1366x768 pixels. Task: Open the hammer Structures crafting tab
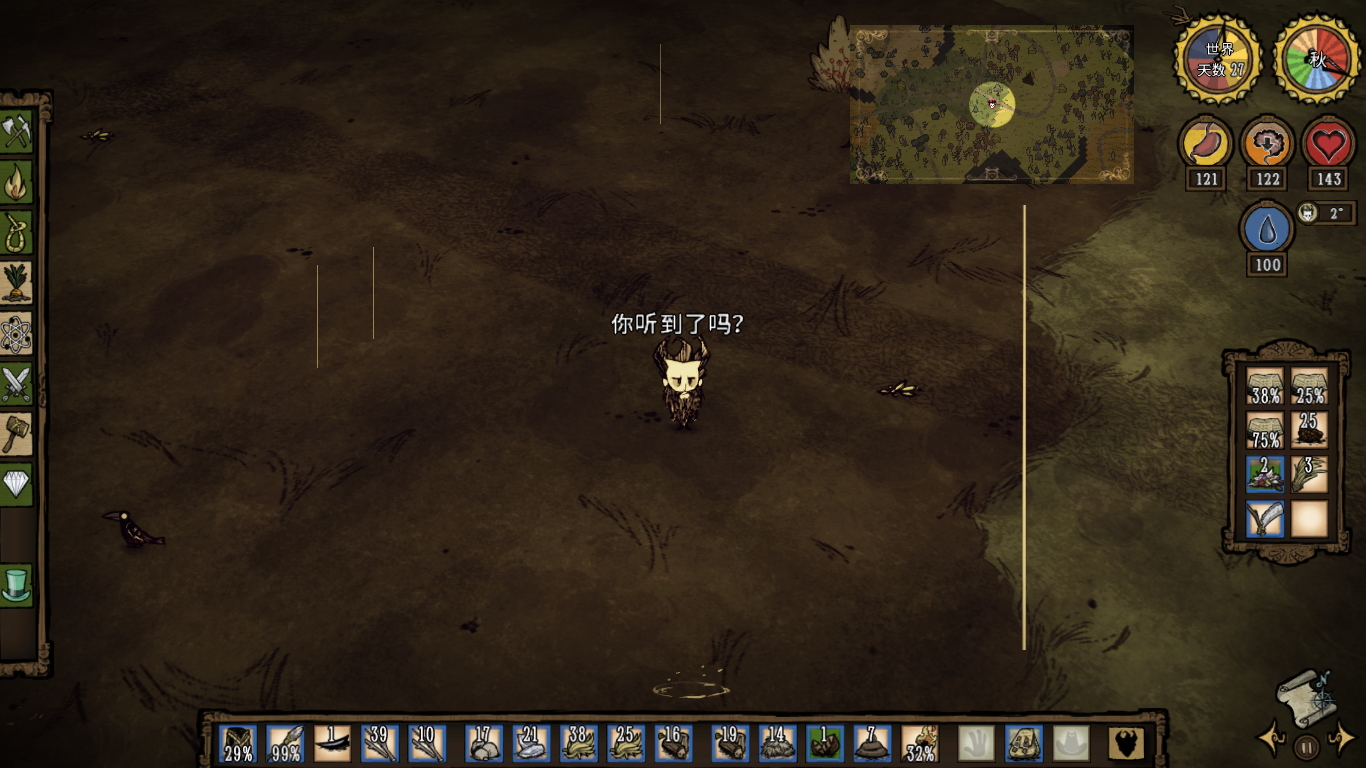pyautogui.click(x=17, y=435)
